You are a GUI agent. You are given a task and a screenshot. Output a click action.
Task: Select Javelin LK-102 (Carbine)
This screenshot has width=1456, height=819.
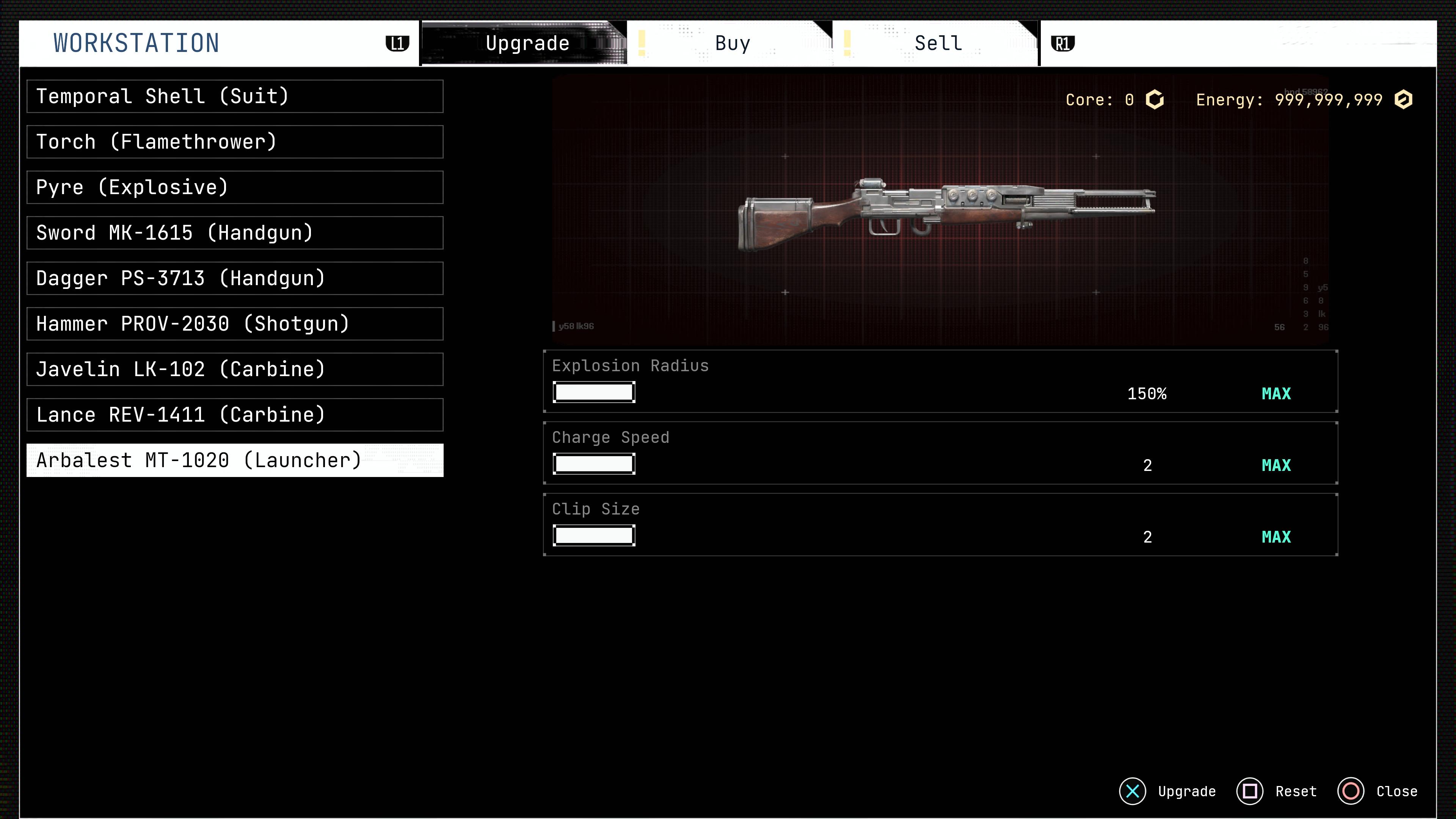(x=235, y=370)
